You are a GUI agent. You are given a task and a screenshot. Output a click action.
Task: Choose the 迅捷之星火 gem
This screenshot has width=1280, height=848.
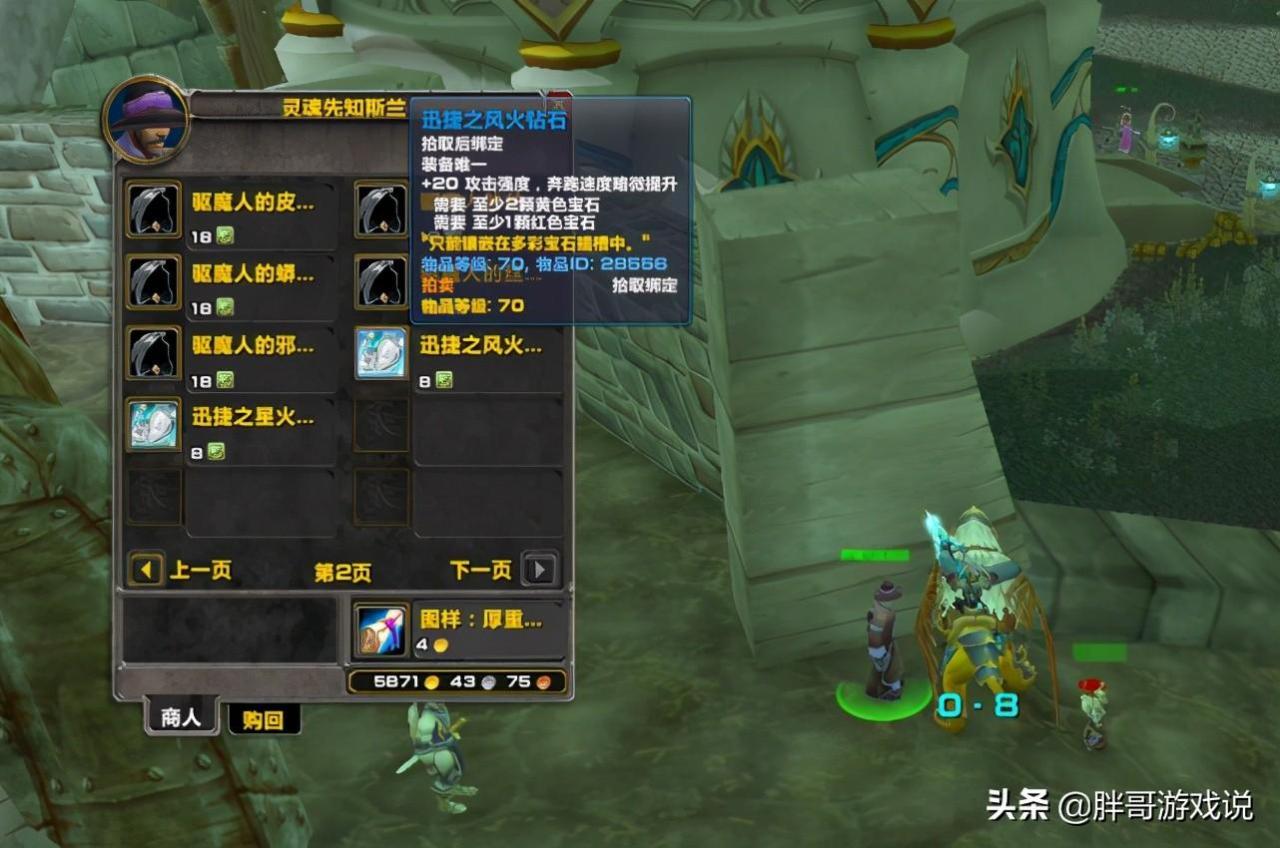coord(153,424)
